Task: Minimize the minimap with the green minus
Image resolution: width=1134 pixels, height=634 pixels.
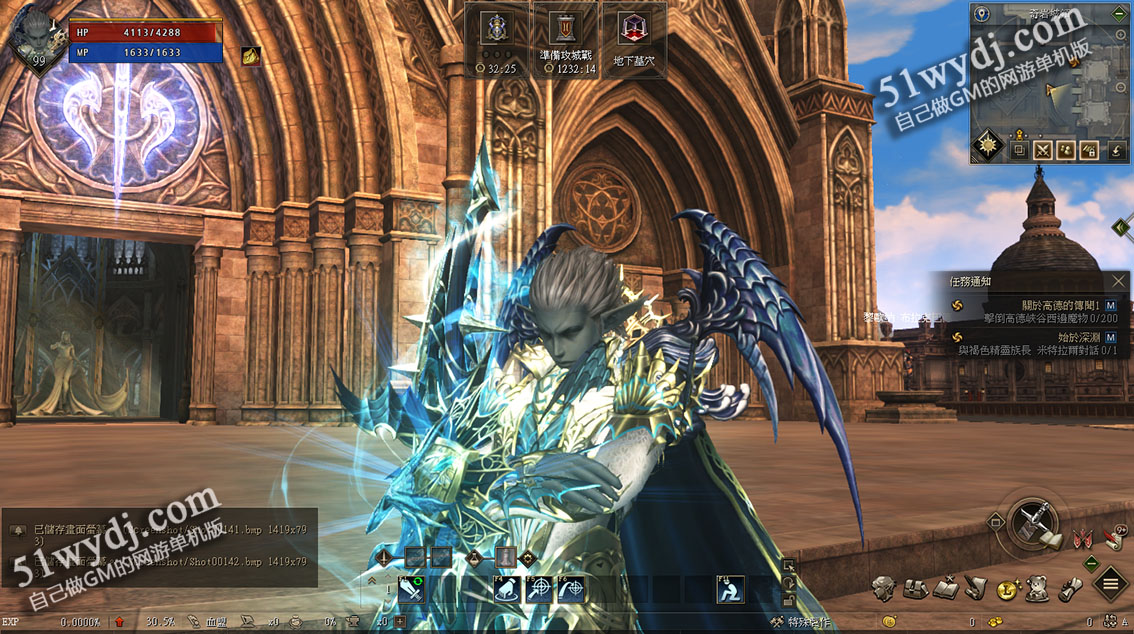Action: coord(1119,14)
